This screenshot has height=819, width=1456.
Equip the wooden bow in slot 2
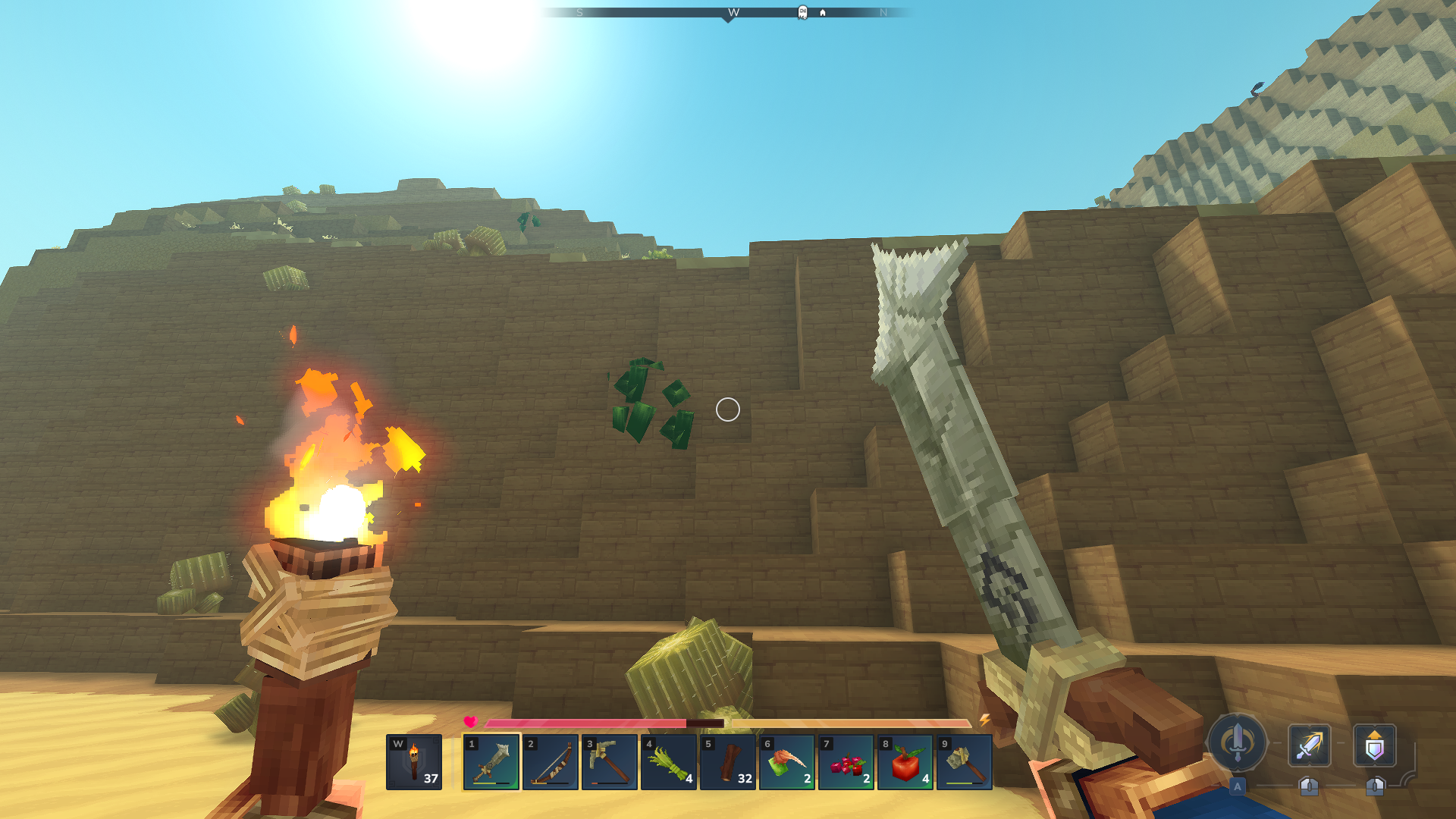tap(551, 761)
